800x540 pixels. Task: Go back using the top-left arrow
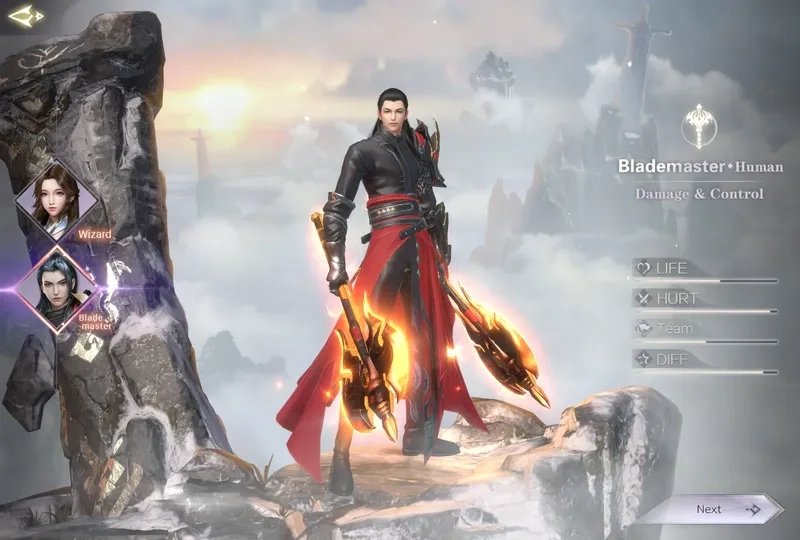(x=25, y=16)
